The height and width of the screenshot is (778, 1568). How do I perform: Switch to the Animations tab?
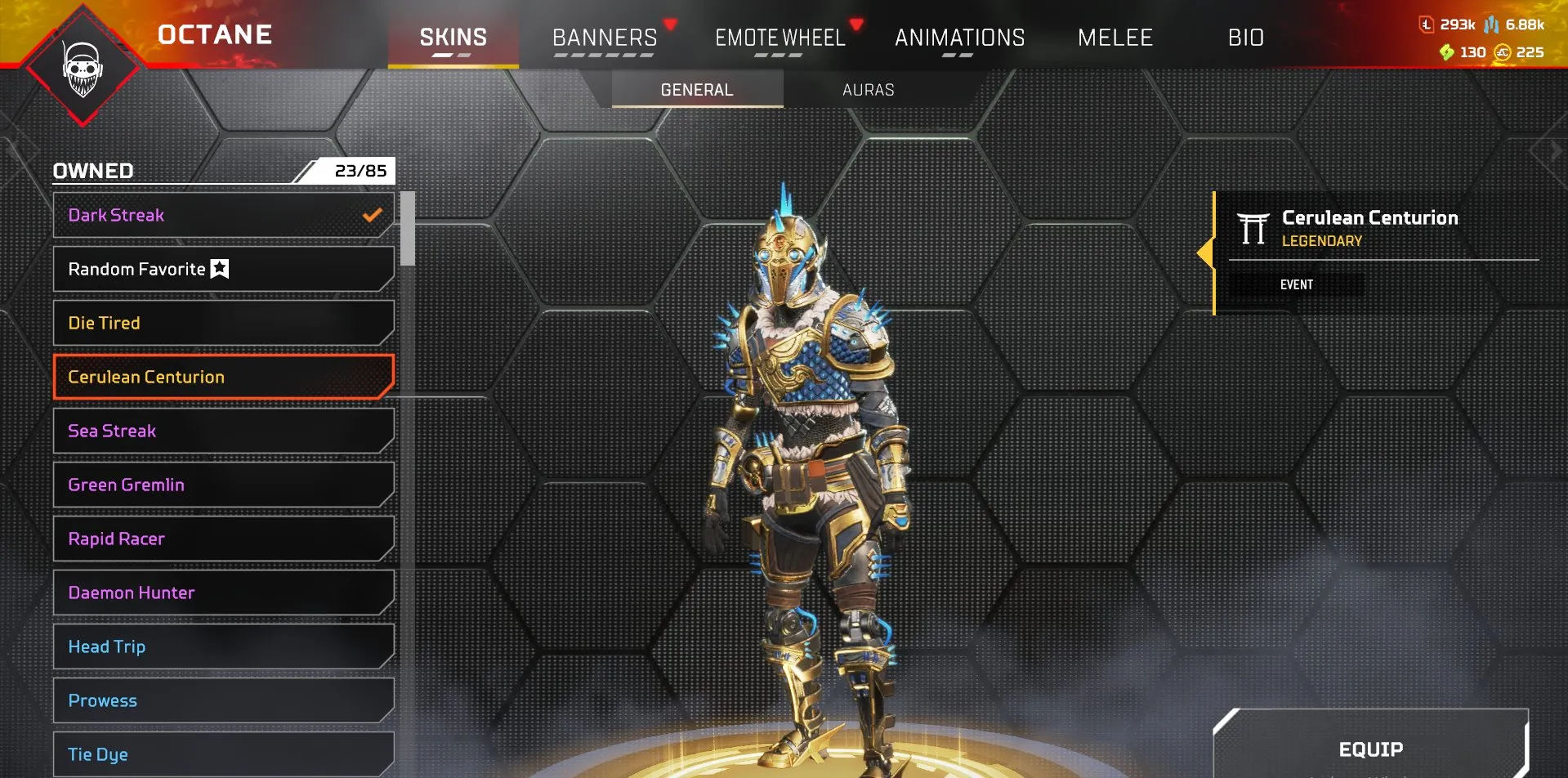click(959, 38)
